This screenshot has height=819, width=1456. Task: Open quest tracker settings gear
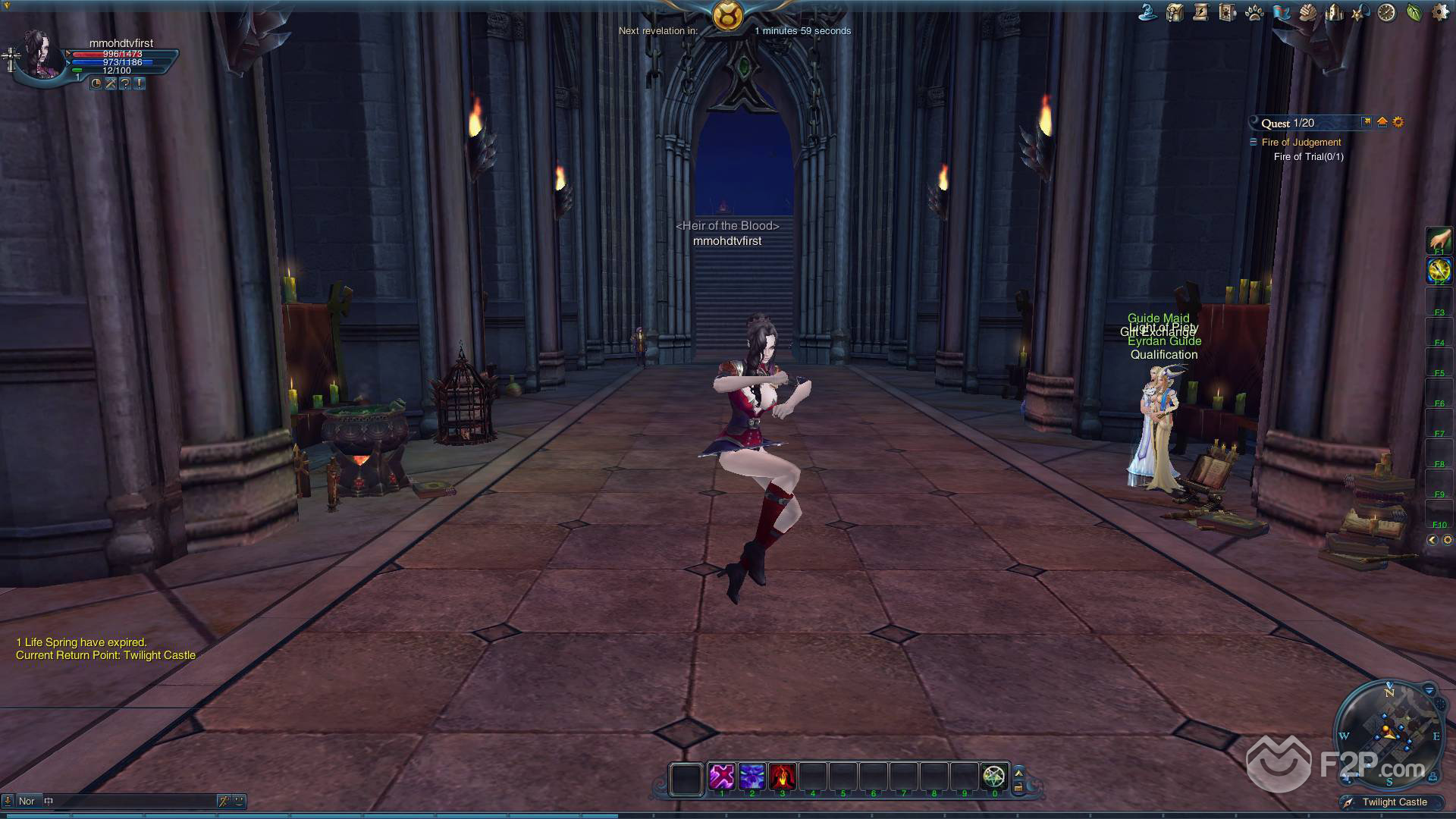point(1398,122)
